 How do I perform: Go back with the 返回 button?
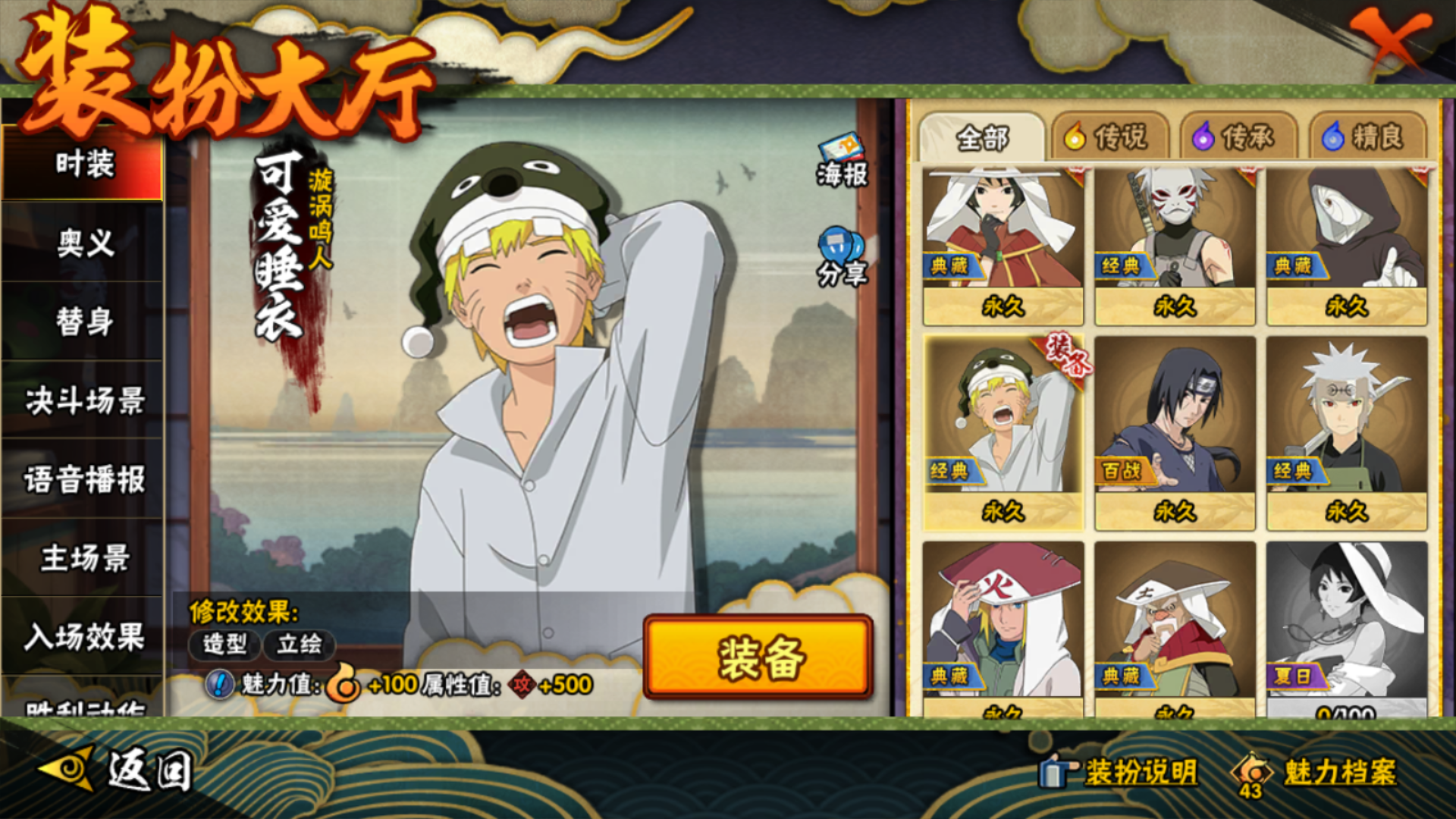pos(118,771)
